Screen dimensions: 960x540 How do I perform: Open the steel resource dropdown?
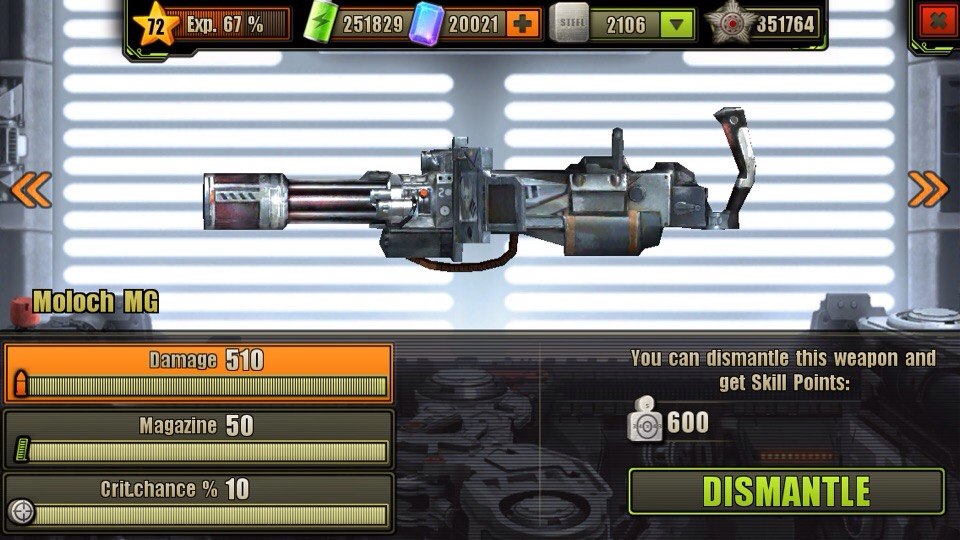coord(679,24)
